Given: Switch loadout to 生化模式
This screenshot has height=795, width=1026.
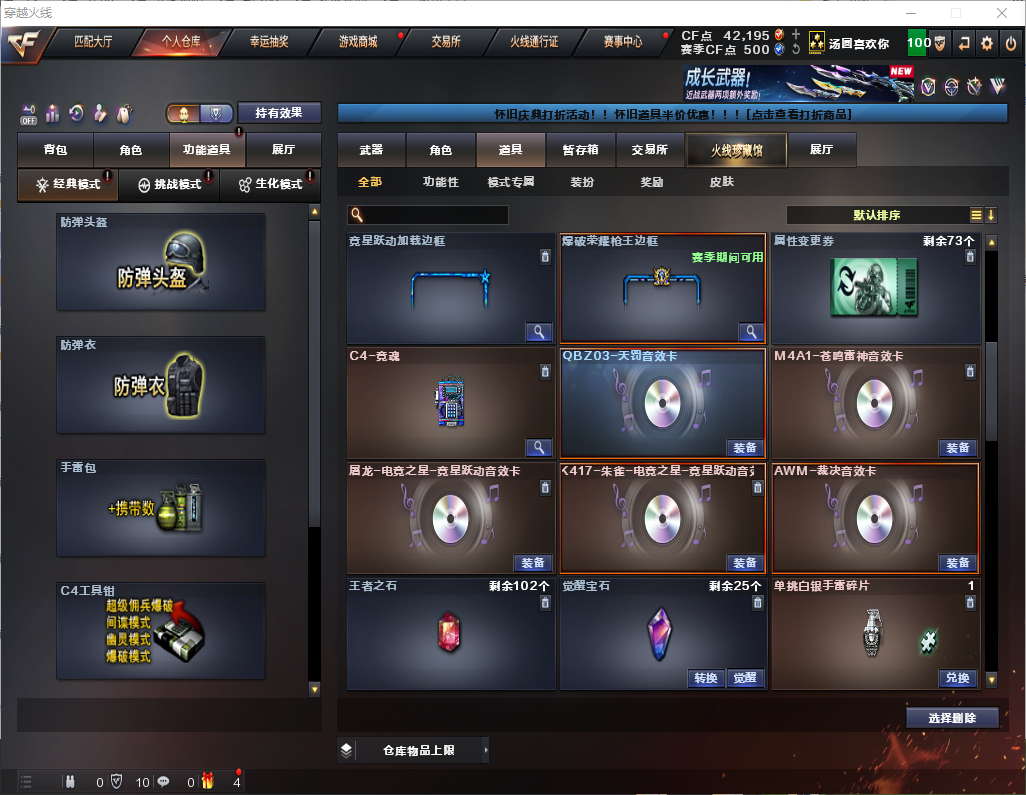Looking at the screenshot, I should pos(270,185).
